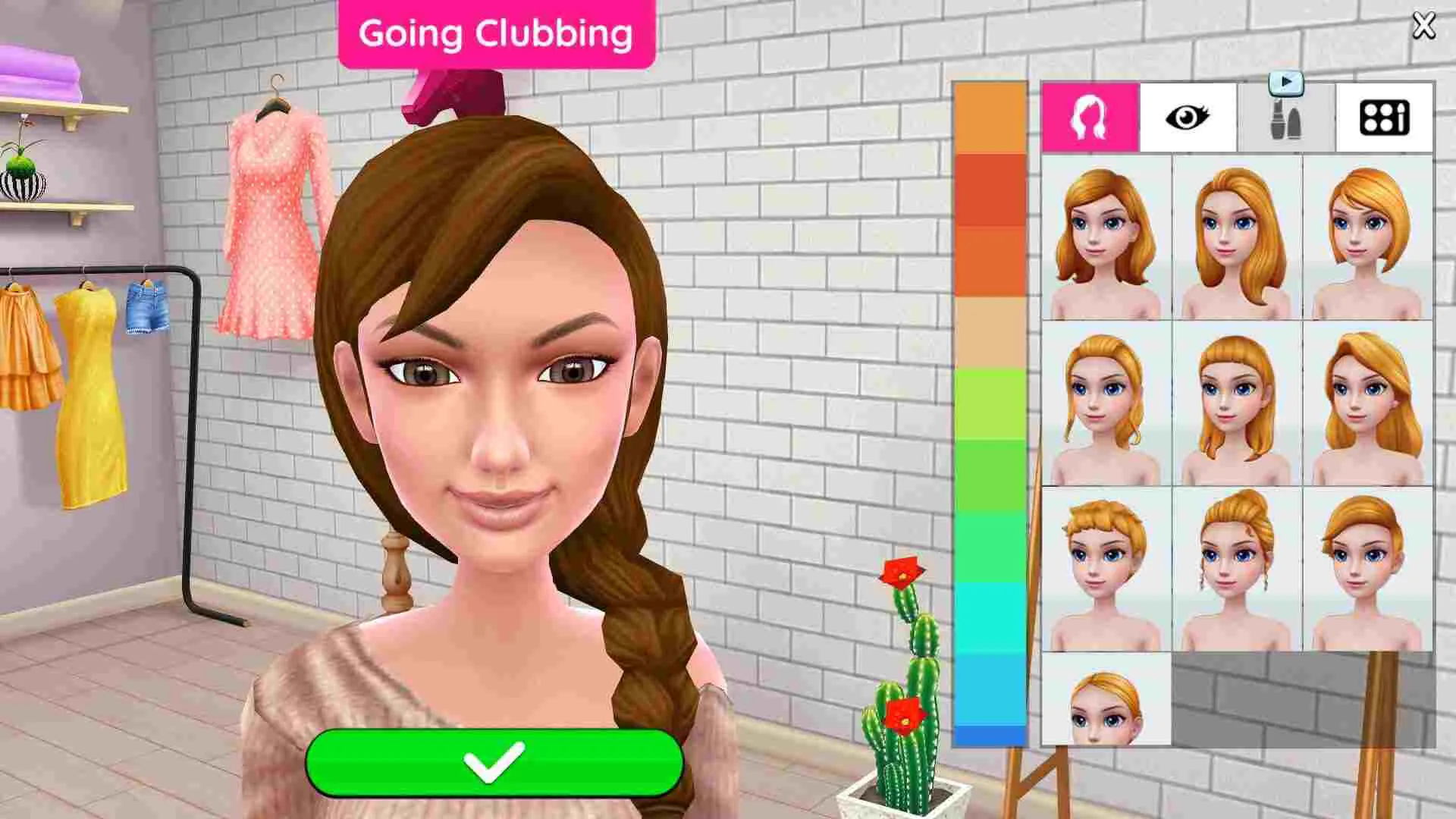Open the eye customization category
1456x819 pixels.
pos(1188,117)
